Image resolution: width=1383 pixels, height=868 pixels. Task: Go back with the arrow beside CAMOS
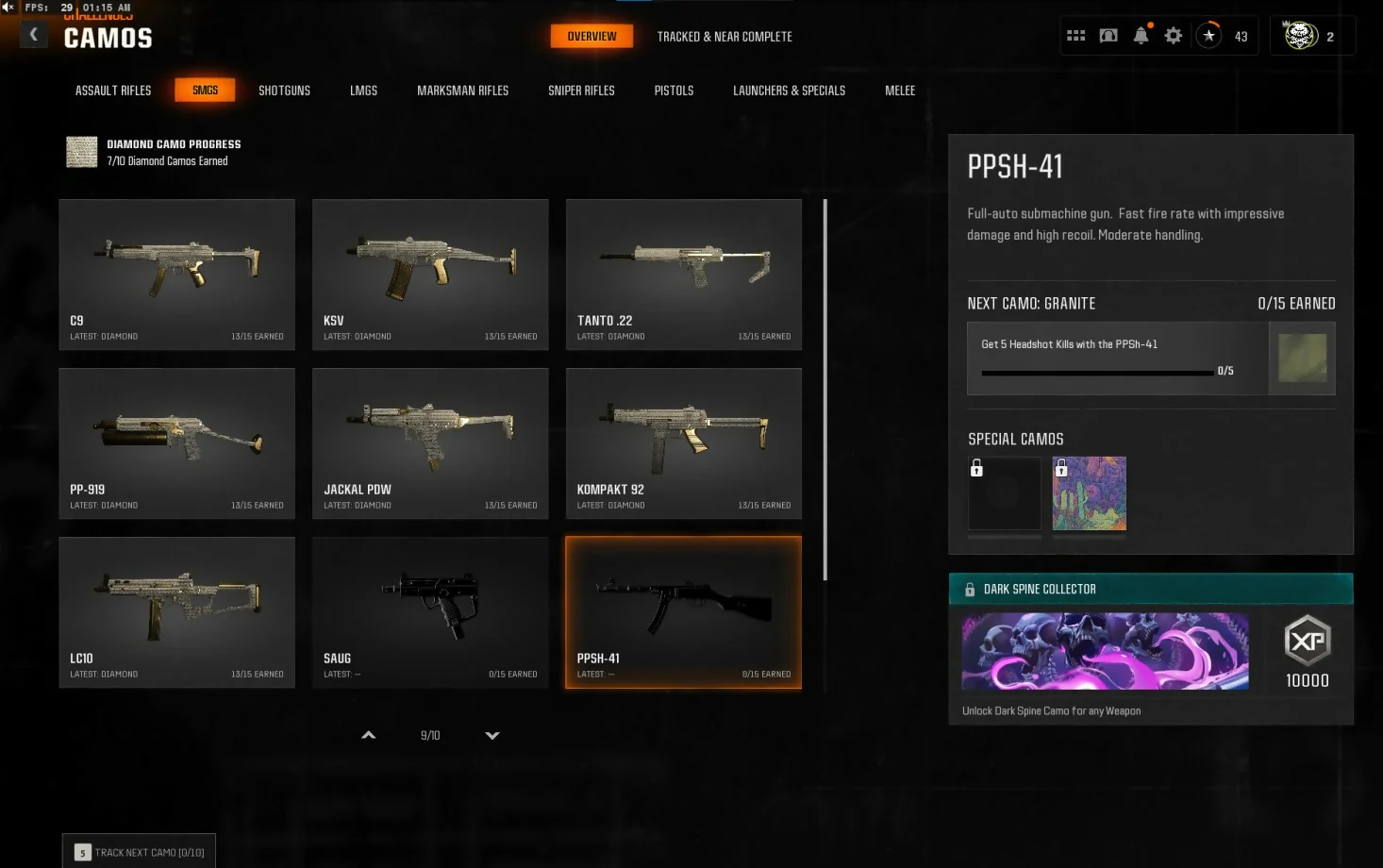coord(34,35)
